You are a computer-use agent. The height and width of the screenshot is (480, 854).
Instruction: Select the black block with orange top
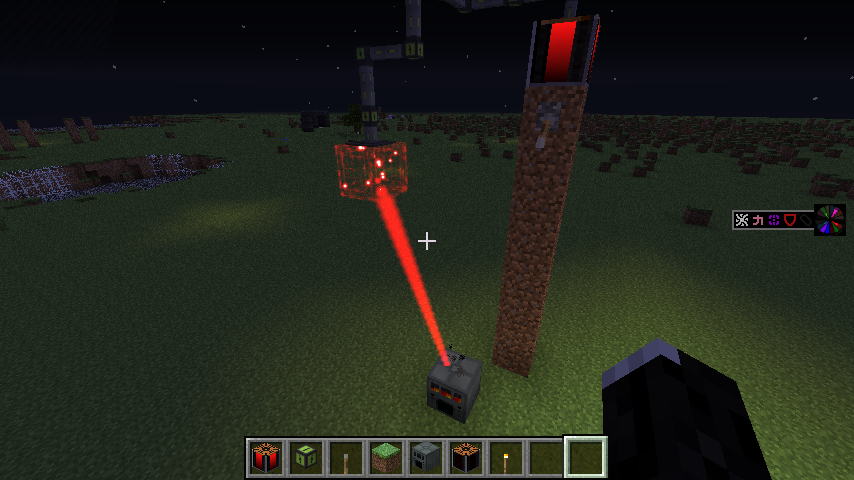[x=466, y=457]
